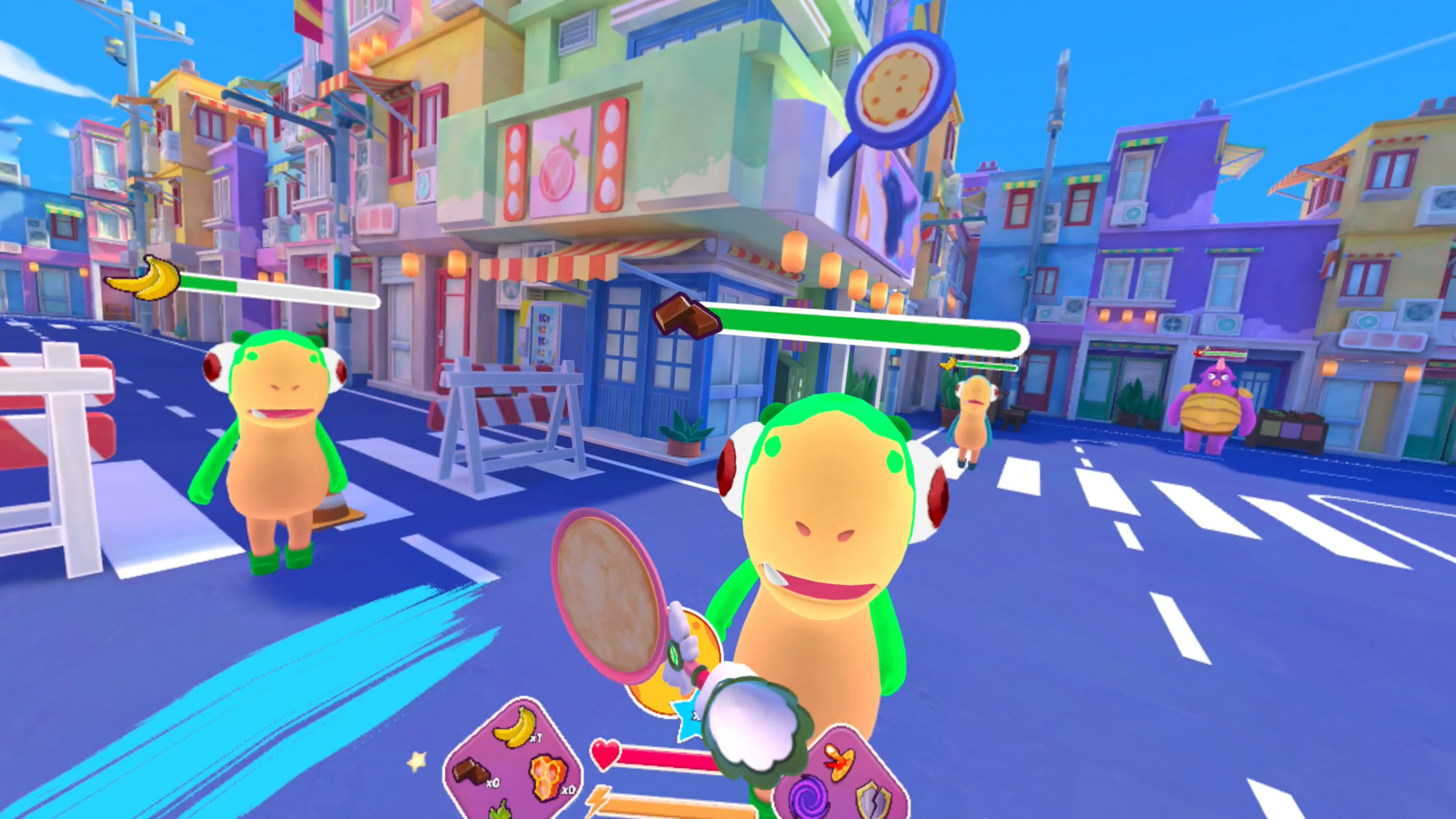
Task: Use the purple vortex ability
Action: pyautogui.click(x=808, y=797)
